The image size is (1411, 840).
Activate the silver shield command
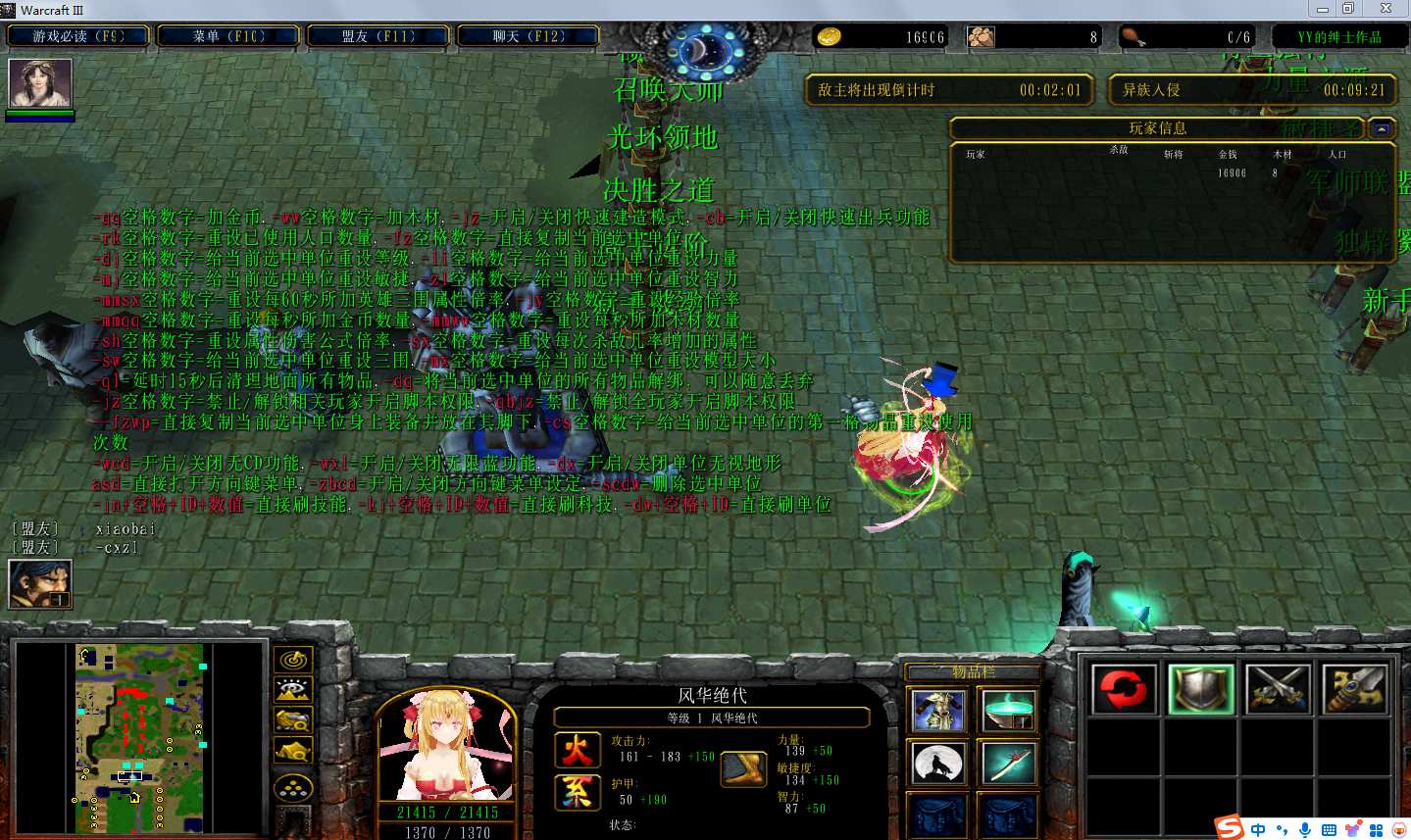tap(1200, 688)
